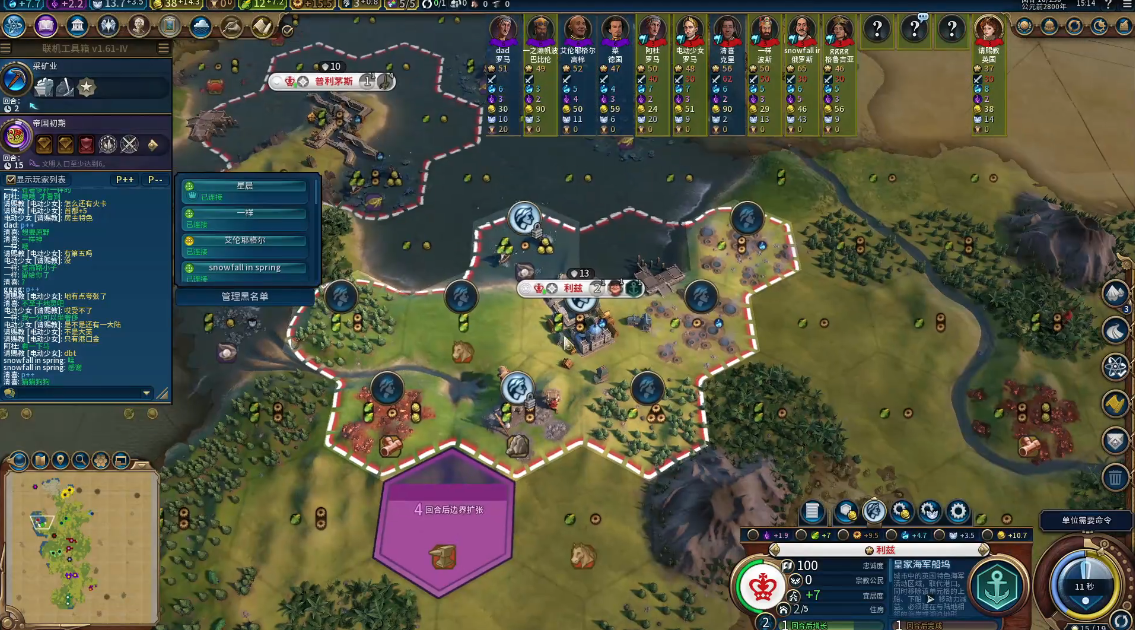The width and height of the screenshot is (1135, 630).
Task: Open the 采矿业 research panel icon
Action: 16,80
